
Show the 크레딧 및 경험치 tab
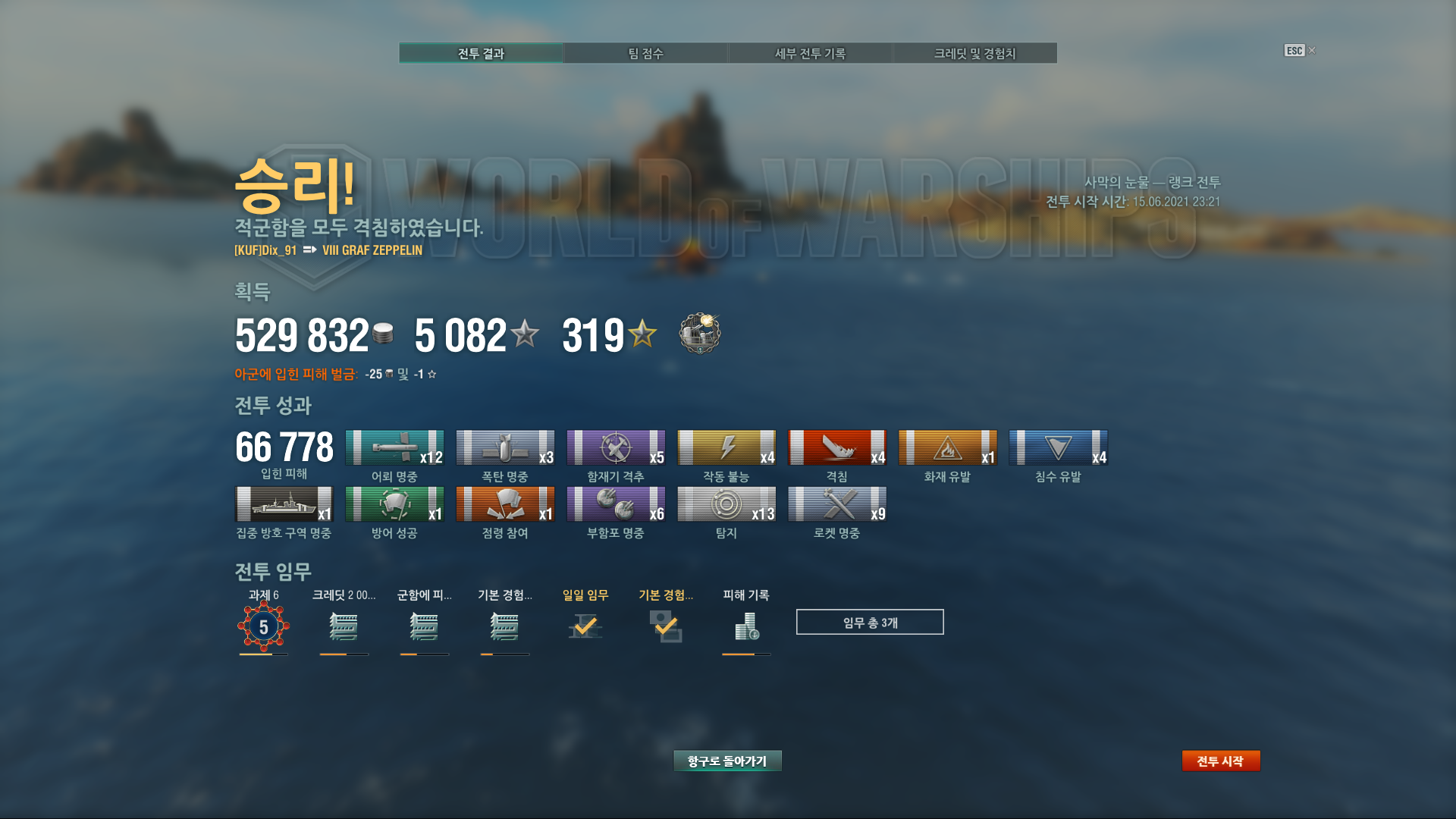click(x=974, y=53)
